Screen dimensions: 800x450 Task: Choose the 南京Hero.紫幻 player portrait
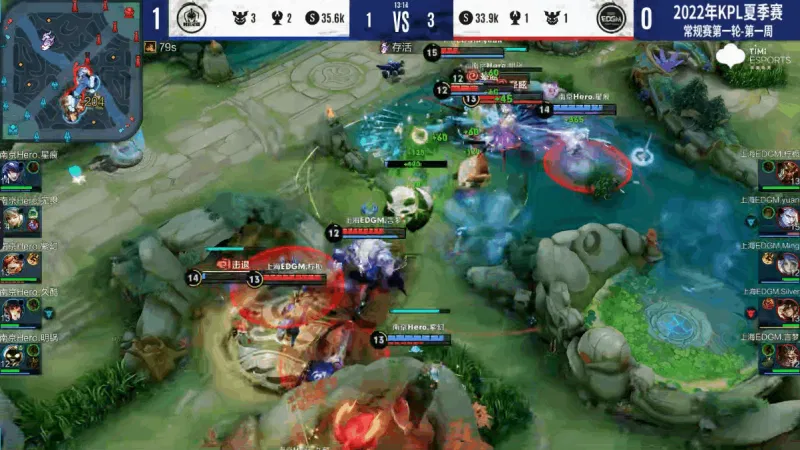pos(14,265)
